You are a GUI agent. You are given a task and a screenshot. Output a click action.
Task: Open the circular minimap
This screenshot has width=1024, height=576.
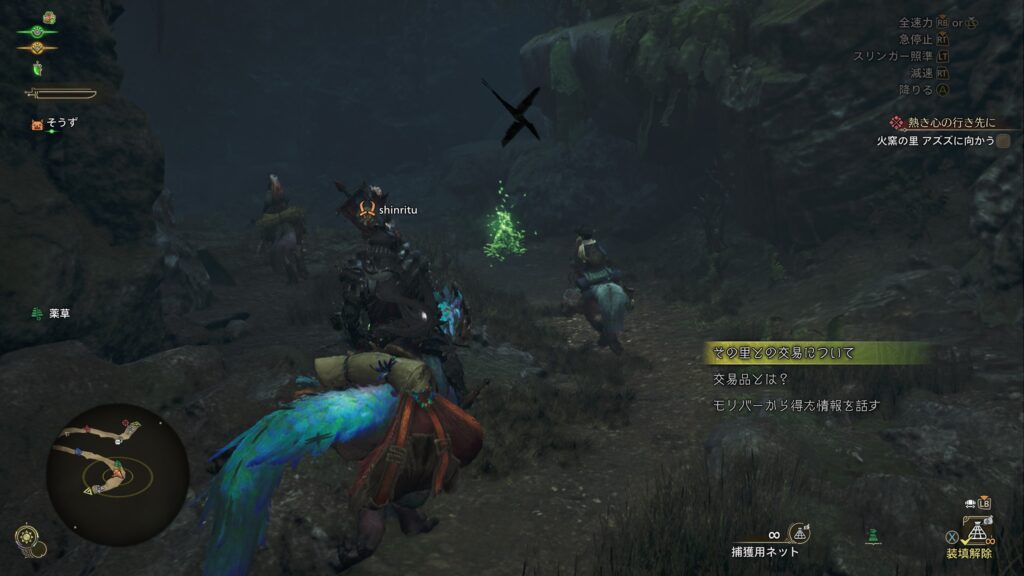coord(117,474)
